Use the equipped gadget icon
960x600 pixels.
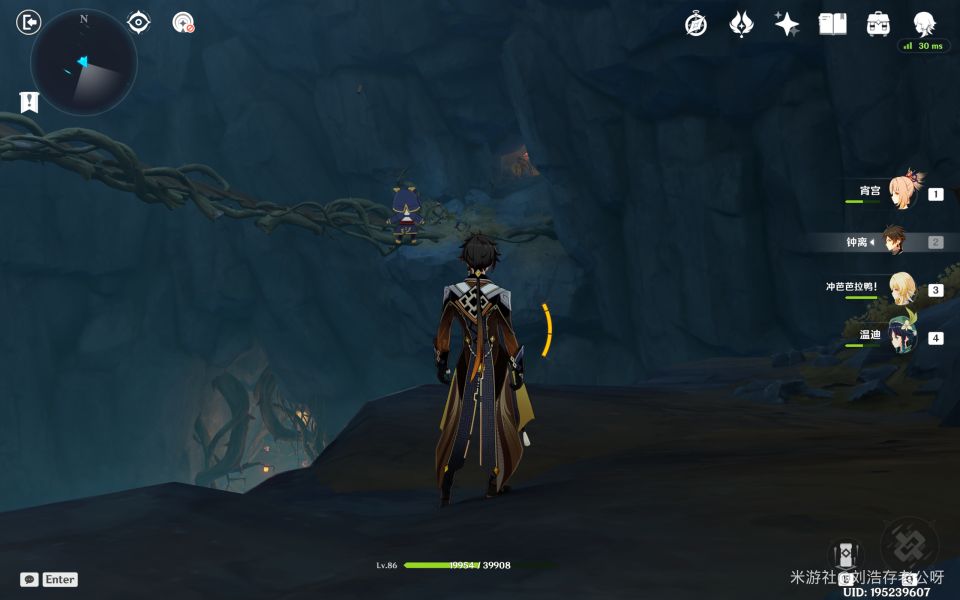tap(846, 555)
